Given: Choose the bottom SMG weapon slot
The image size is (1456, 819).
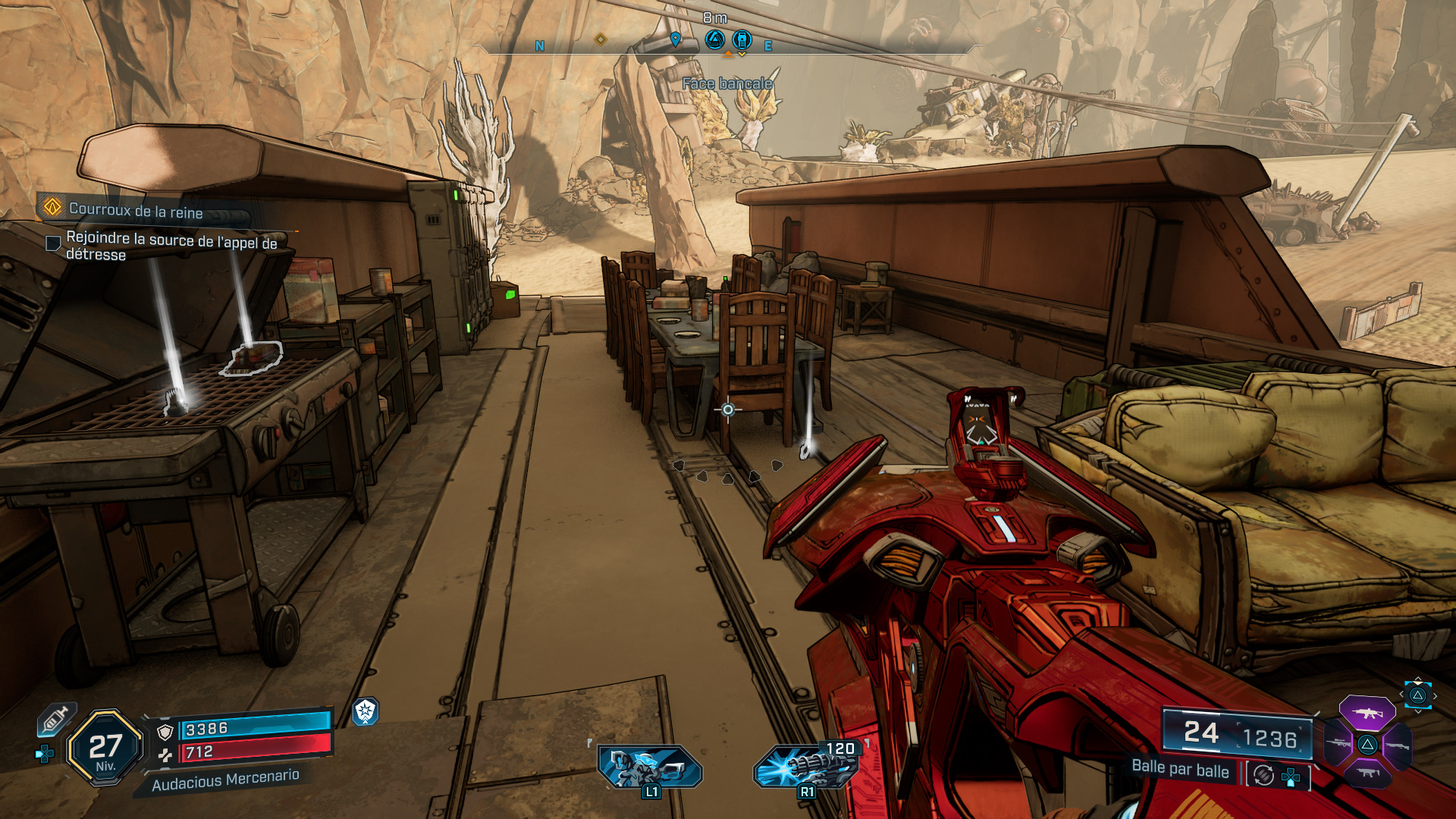Looking at the screenshot, I should (1367, 773).
